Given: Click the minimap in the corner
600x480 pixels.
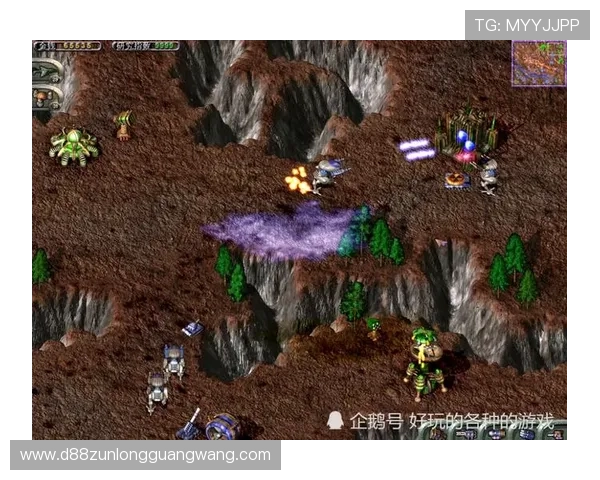Looking at the screenshot, I should (x=538, y=62).
